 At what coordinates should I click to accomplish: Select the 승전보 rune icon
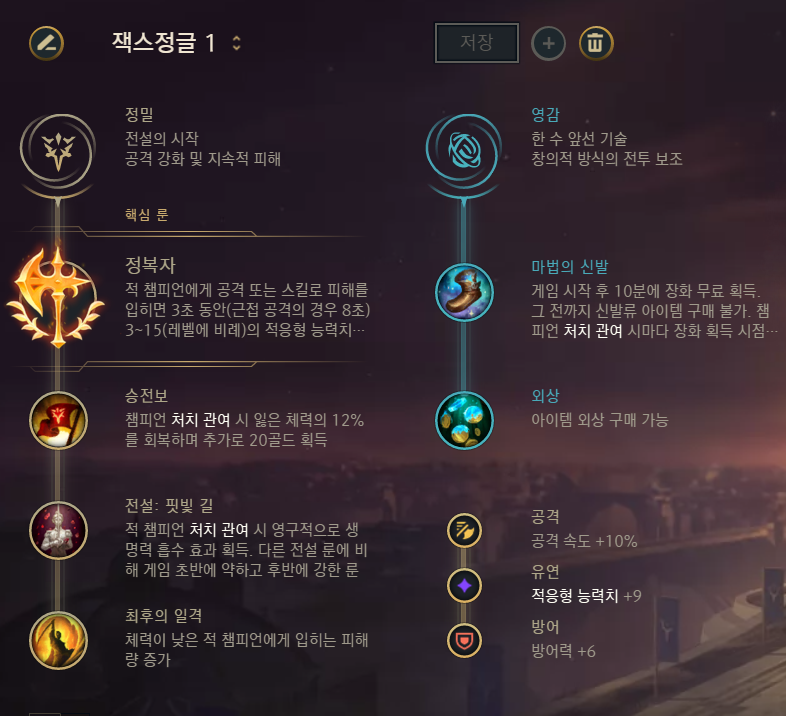pos(58,420)
